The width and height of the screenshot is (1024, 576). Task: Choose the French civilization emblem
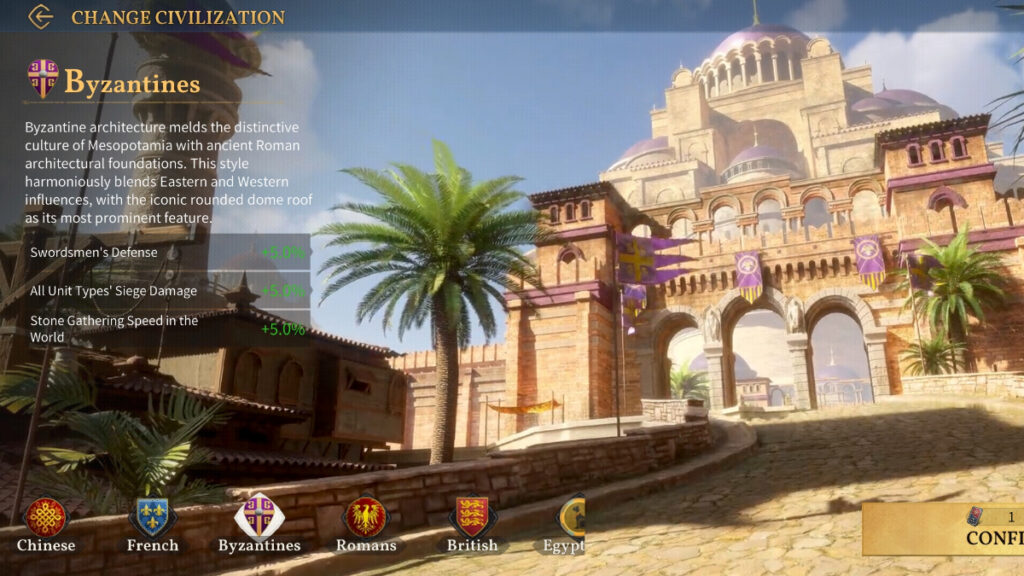tap(152, 518)
